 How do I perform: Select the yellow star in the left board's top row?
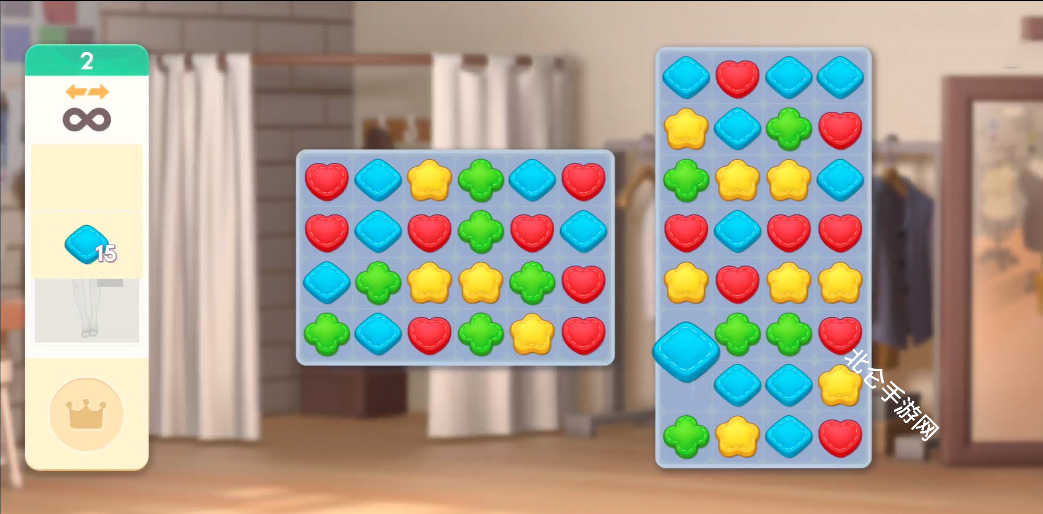point(429,181)
